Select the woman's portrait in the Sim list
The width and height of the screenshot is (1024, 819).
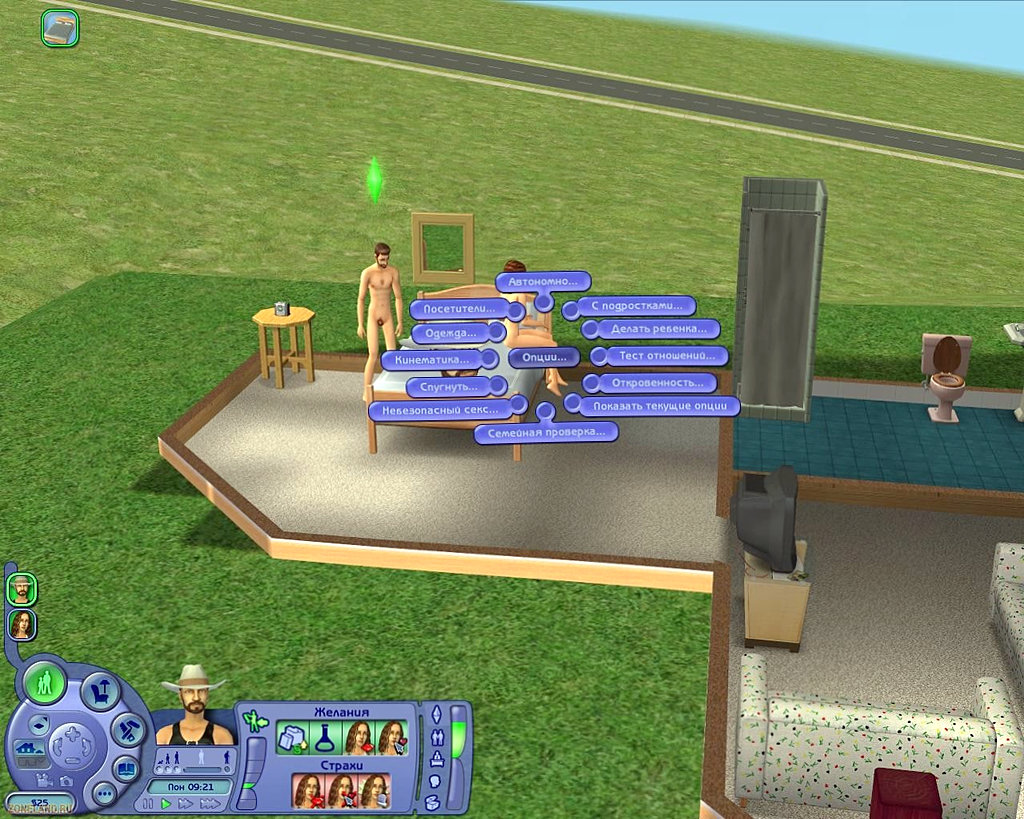[x=21, y=625]
